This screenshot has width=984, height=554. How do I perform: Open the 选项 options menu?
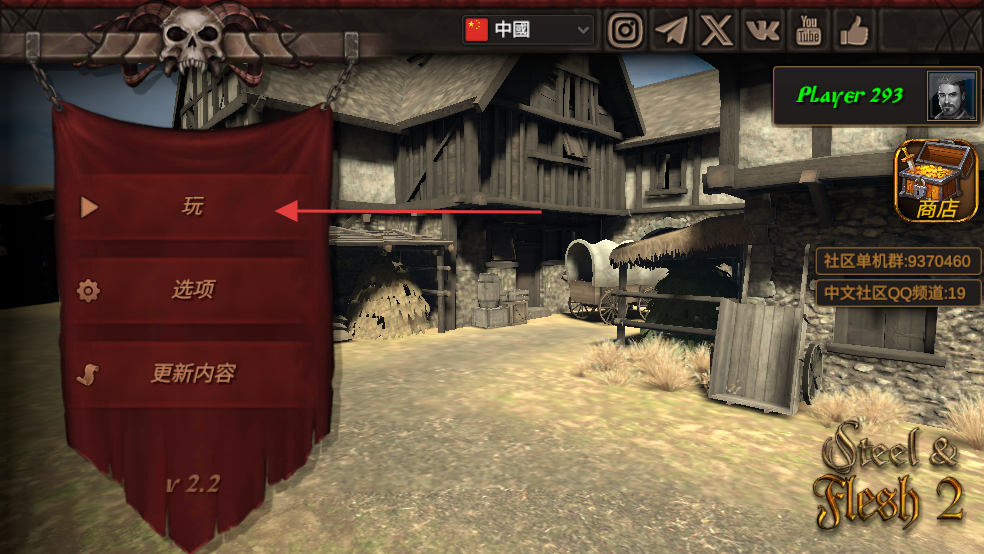click(x=191, y=291)
